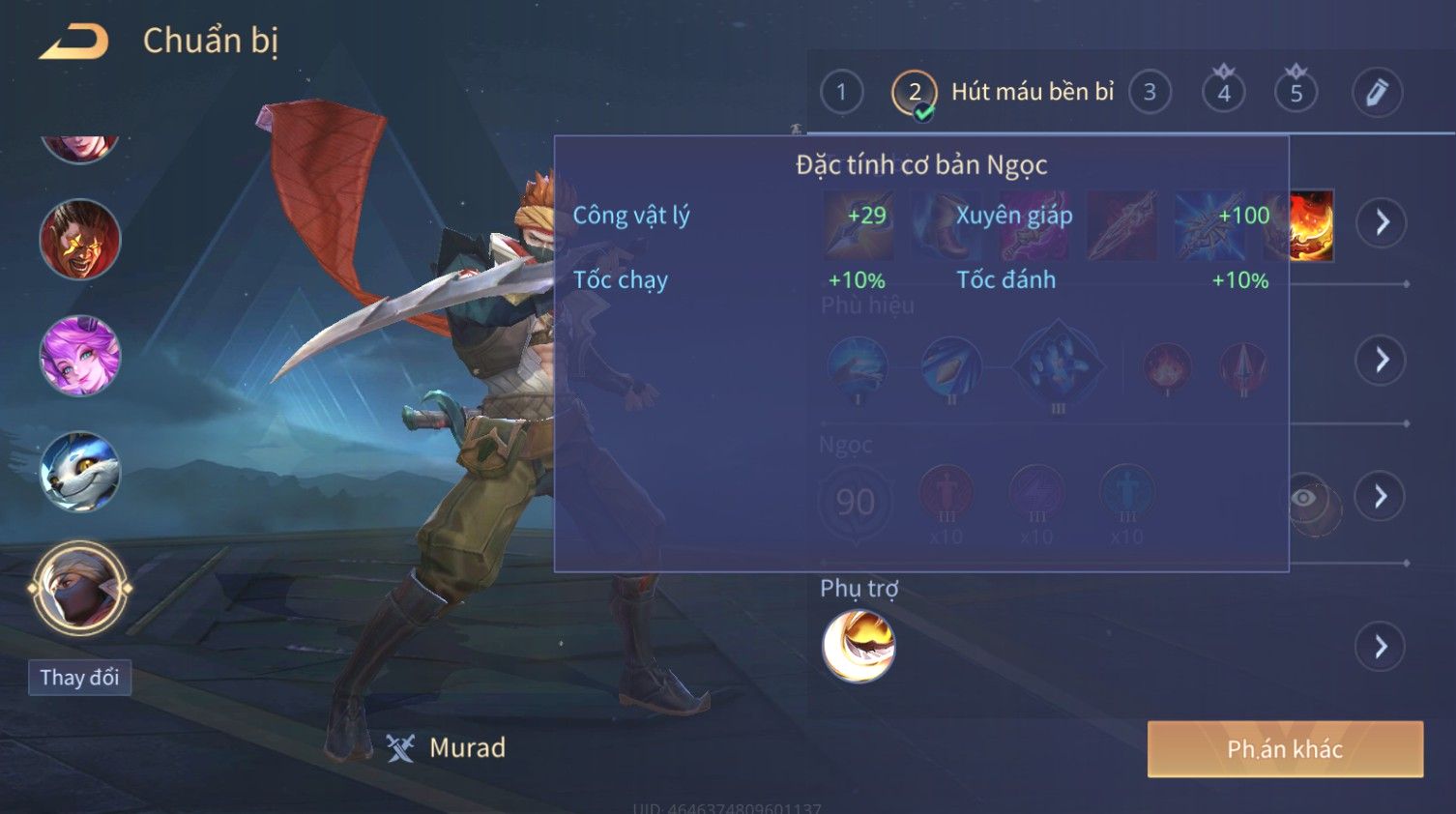Viewport: 1456px width, 814px height.
Task: Edit the preset name with pencil icon
Action: pos(1376,93)
